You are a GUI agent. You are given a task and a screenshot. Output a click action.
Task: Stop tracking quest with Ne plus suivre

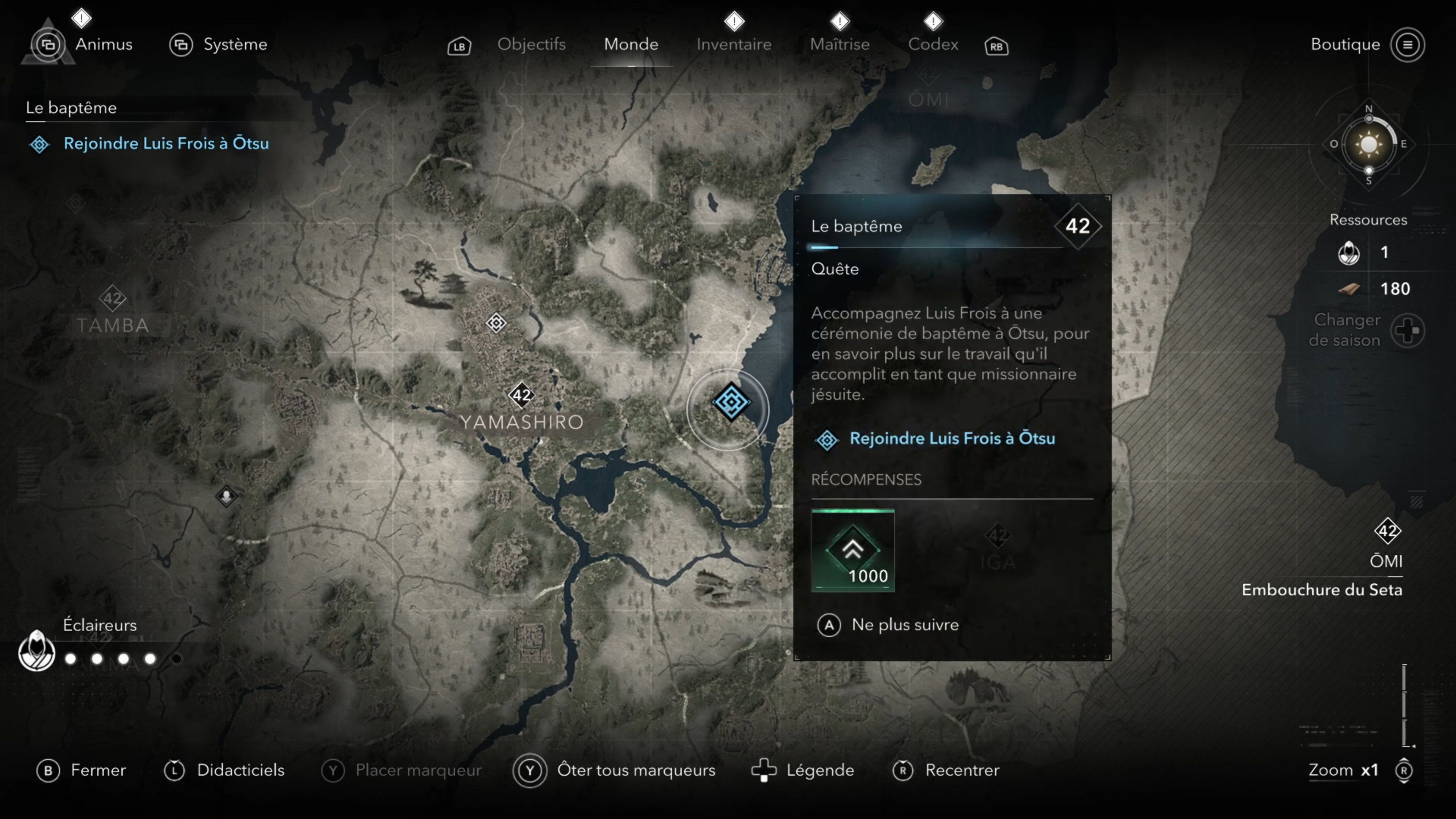(904, 624)
